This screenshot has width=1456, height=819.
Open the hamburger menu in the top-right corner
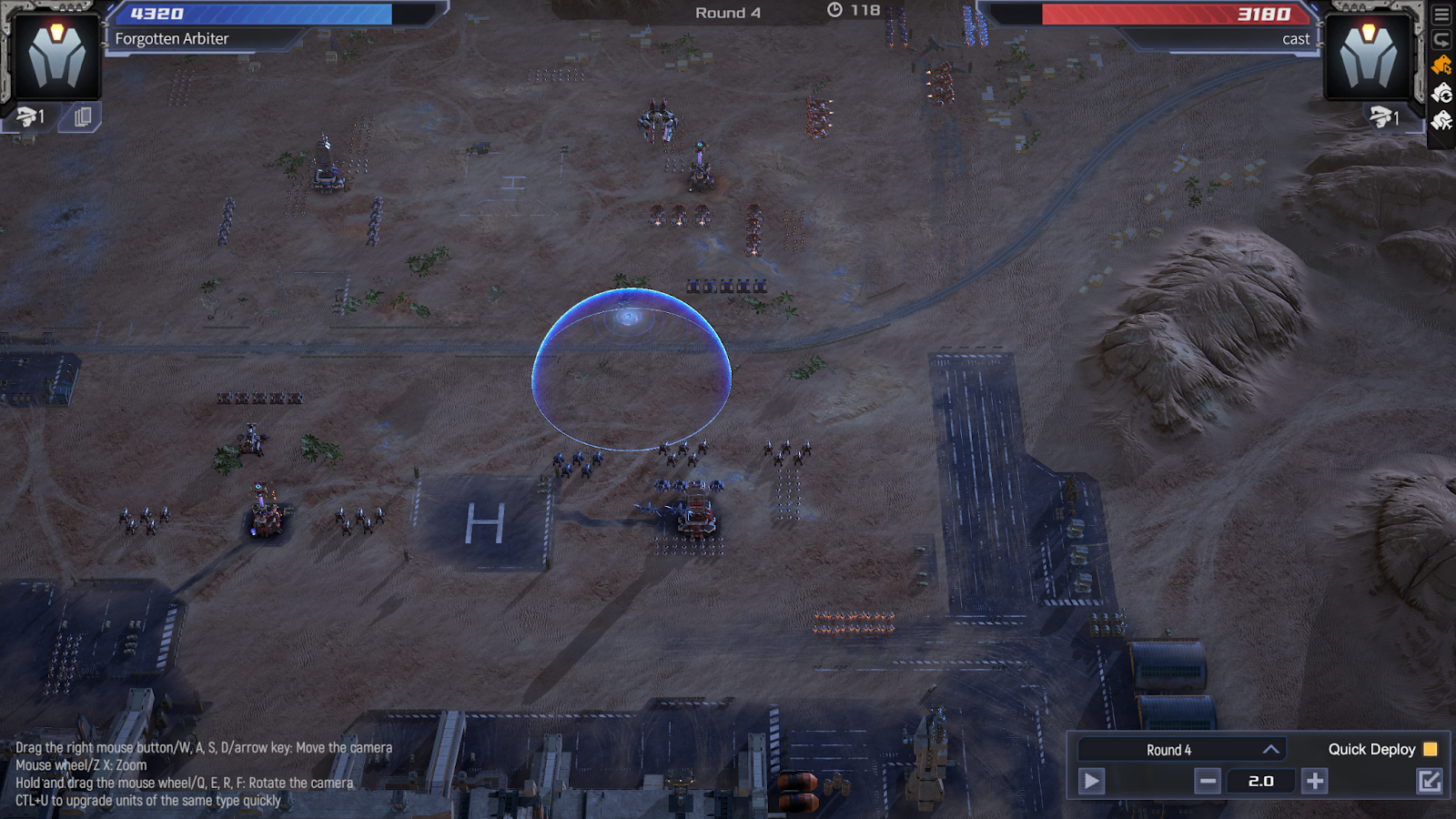pyautogui.click(x=1441, y=15)
